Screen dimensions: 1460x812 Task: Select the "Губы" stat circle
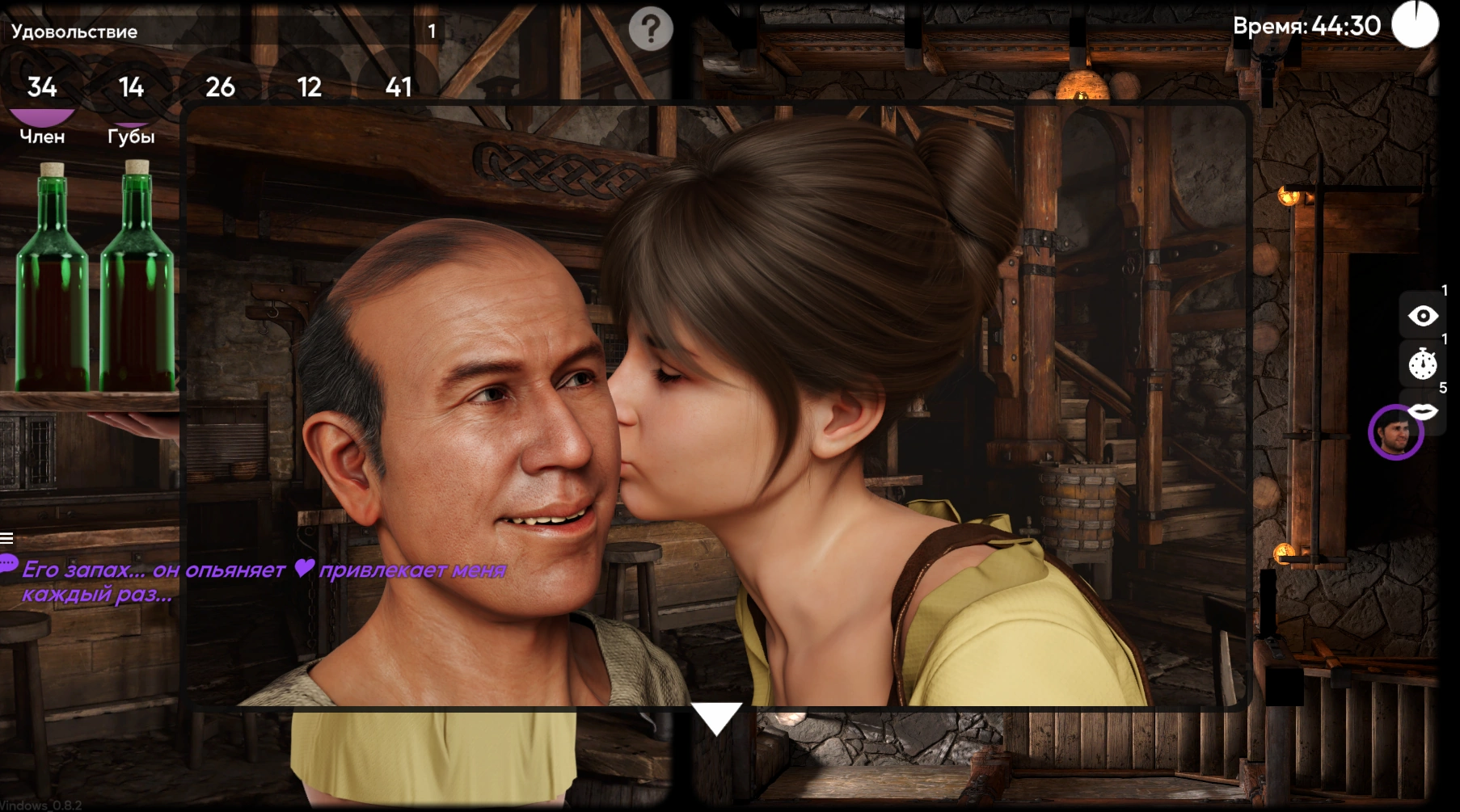(x=131, y=87)
